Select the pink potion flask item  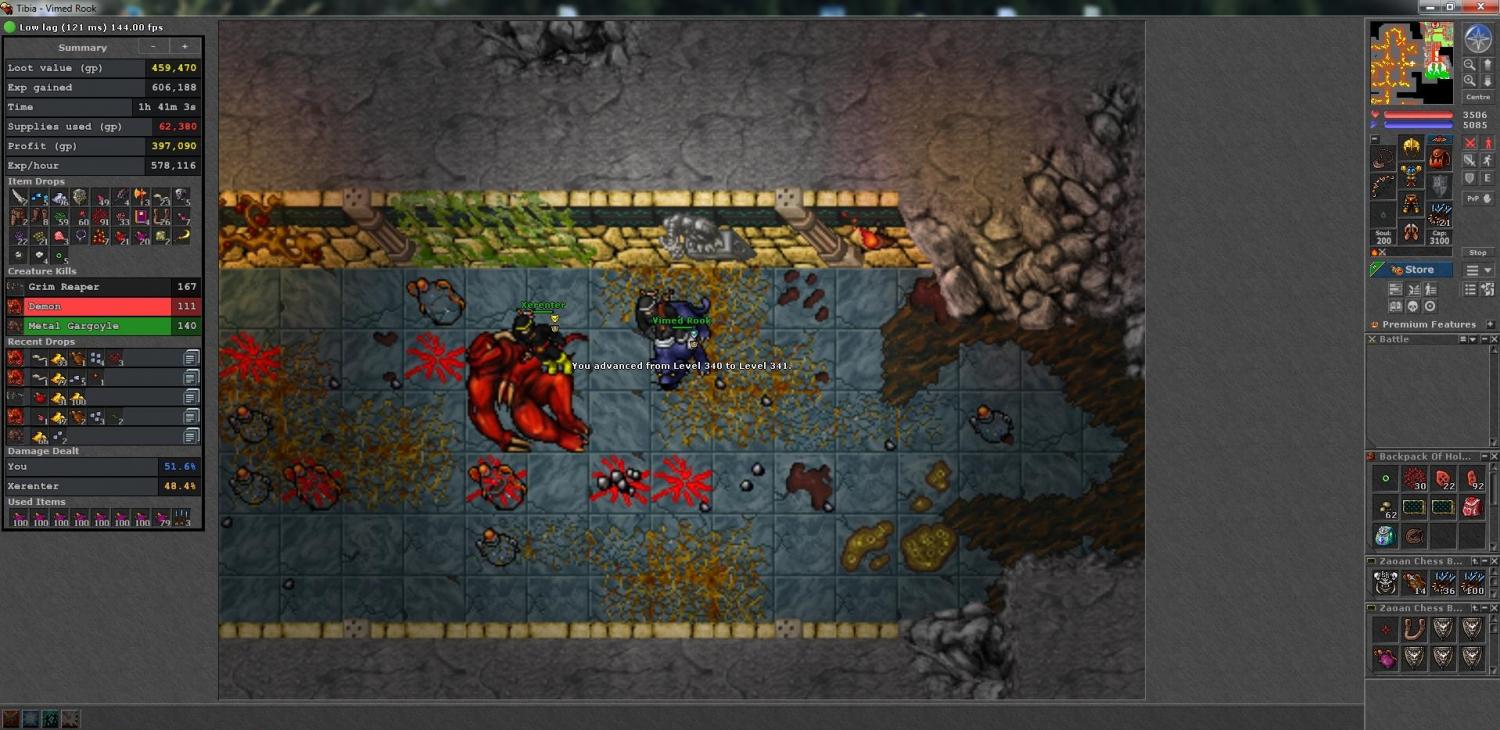[1385, 657]
